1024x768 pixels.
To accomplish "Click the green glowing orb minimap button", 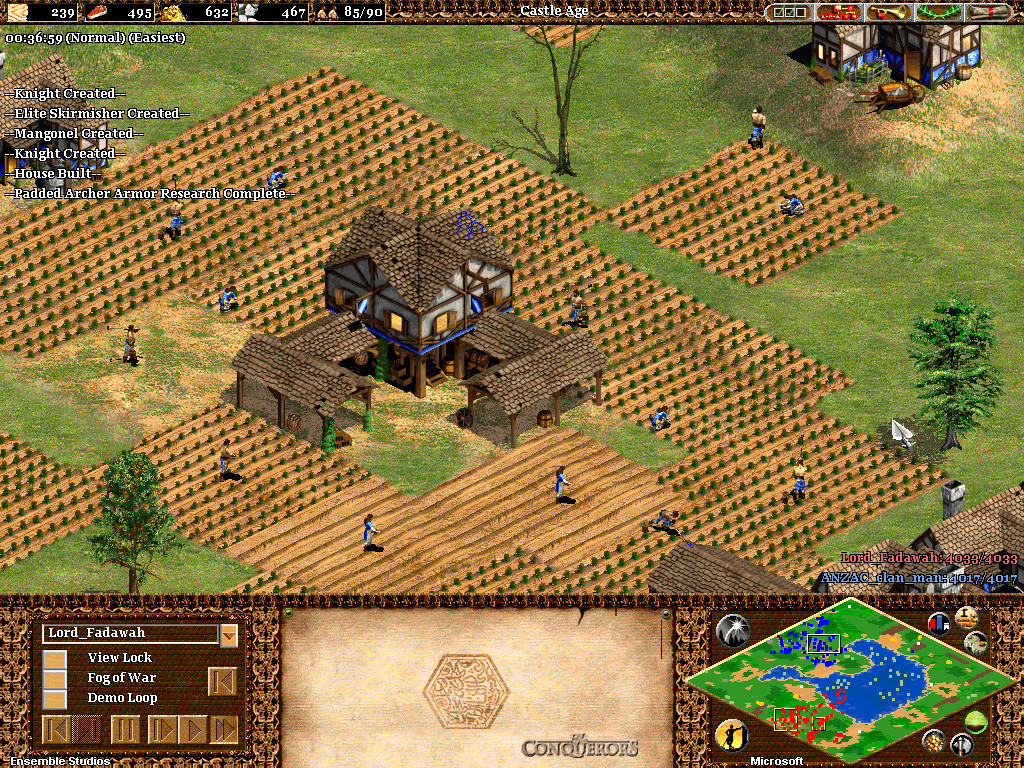I will (976, 722).
